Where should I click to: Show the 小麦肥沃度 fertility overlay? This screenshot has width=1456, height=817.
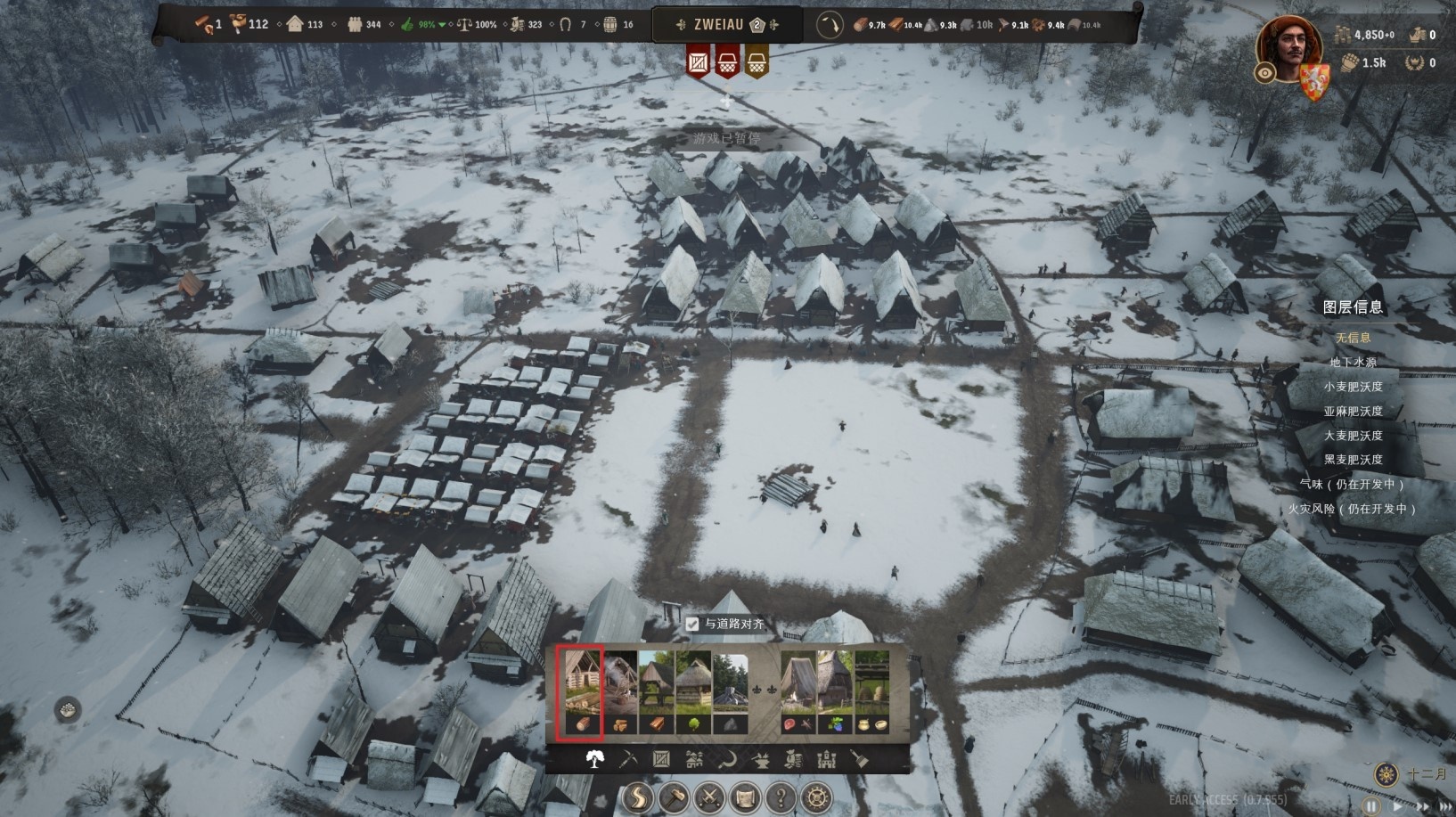coord(1353,387)
